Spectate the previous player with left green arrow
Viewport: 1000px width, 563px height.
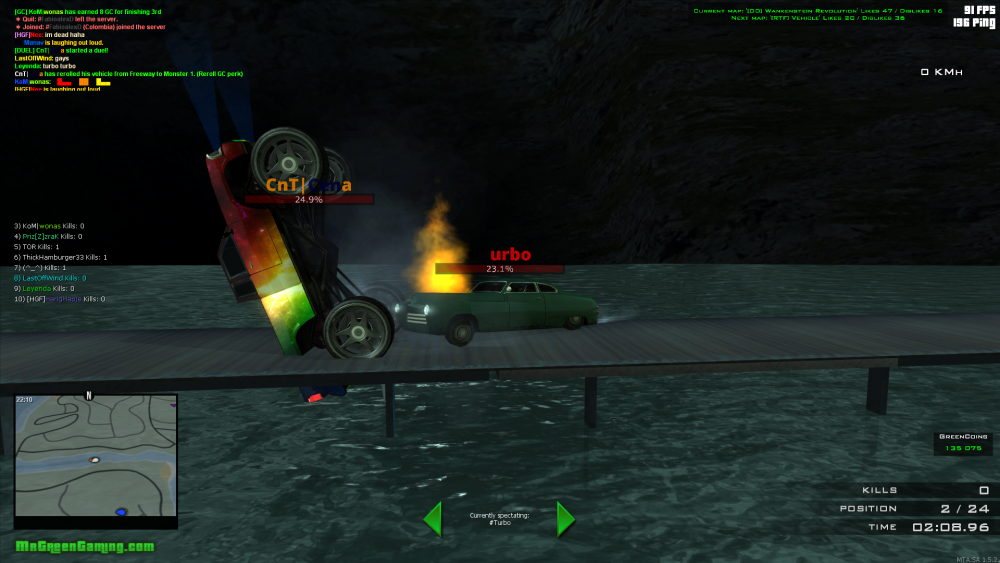(433, 519)
